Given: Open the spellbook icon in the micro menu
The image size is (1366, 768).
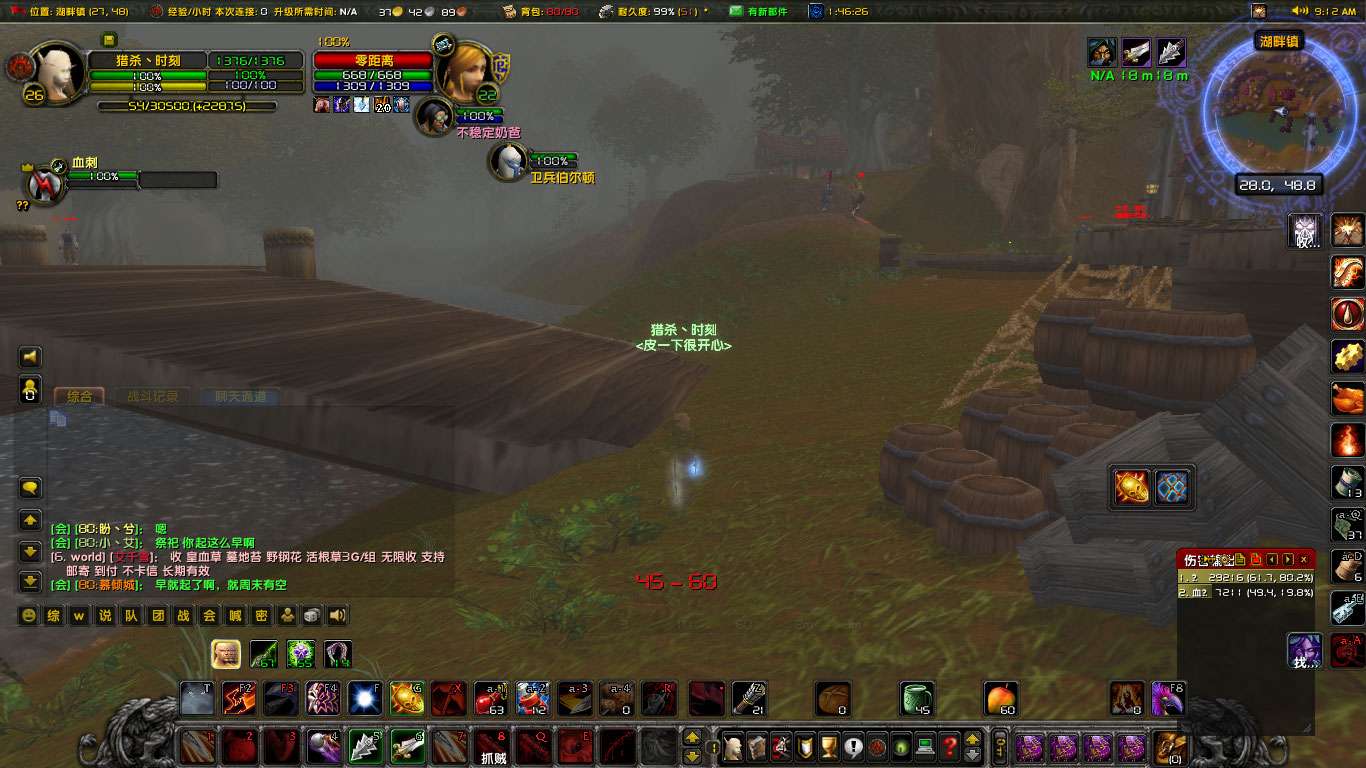Looking at the screenshot, I should 758,747.
